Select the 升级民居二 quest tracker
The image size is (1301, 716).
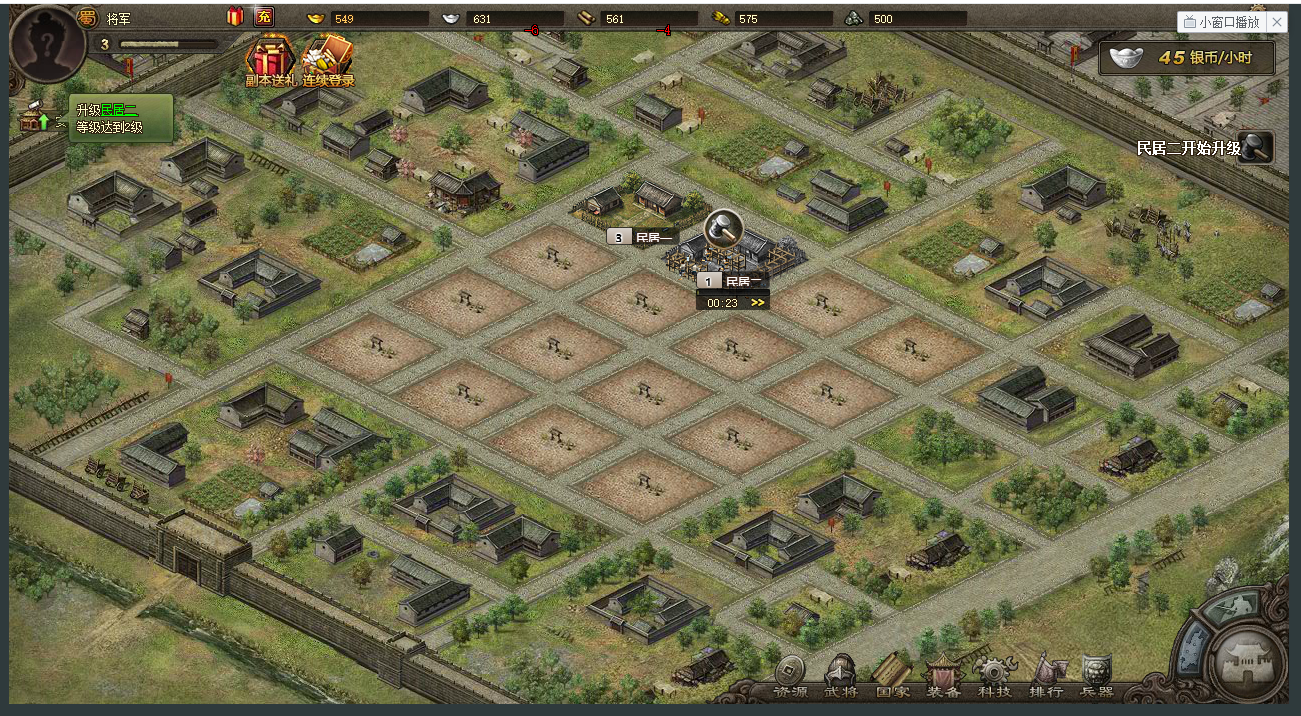pos(120,118)
